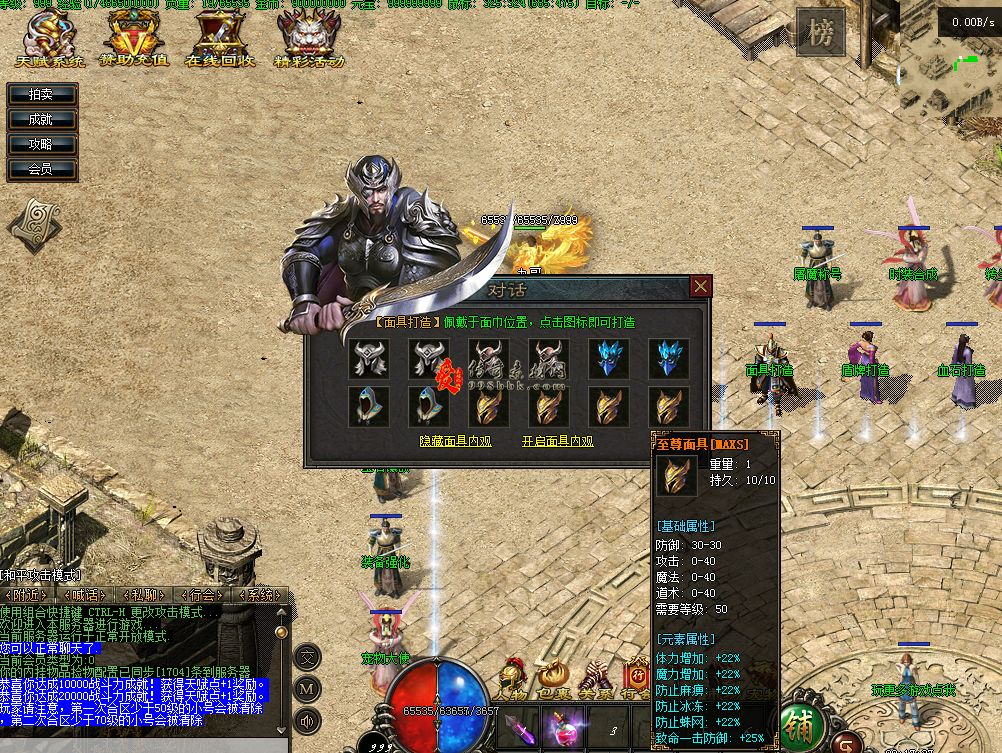Open the 赞助充值 recharge icon
This screenshot has width=1002, height=753.
click(x=134, y=38)
